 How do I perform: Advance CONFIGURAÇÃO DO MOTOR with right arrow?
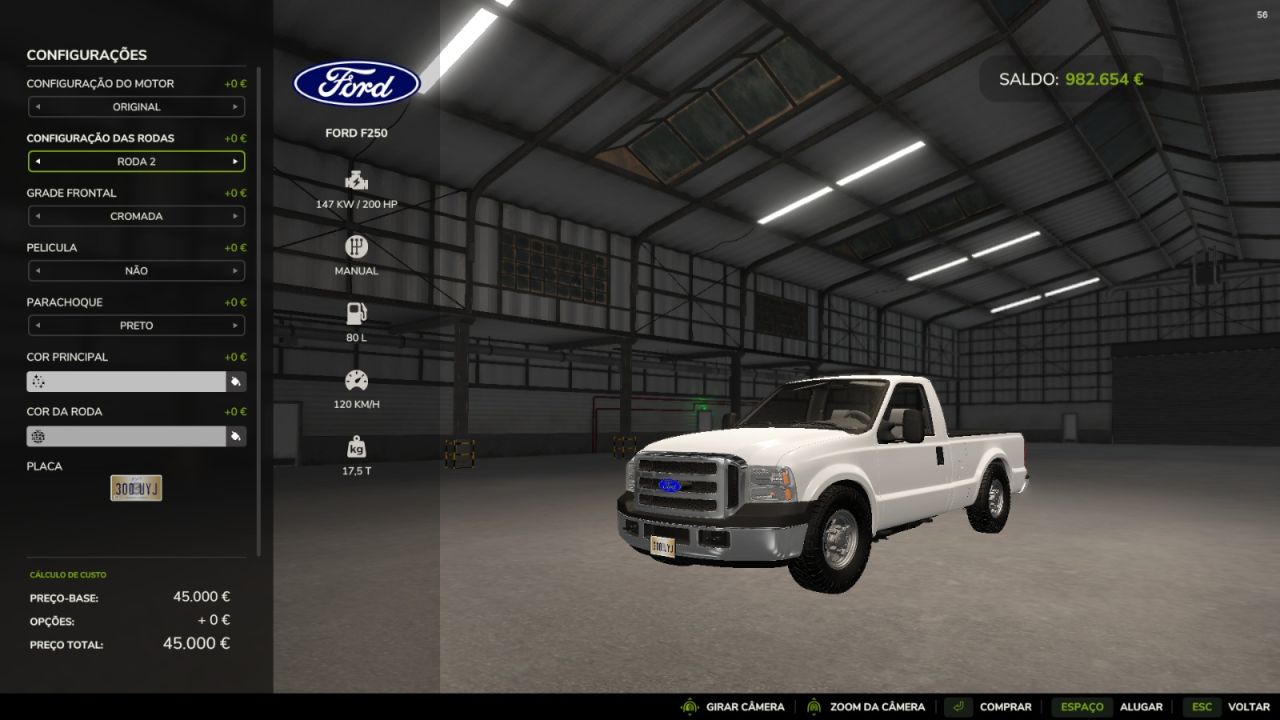(236, 107)
